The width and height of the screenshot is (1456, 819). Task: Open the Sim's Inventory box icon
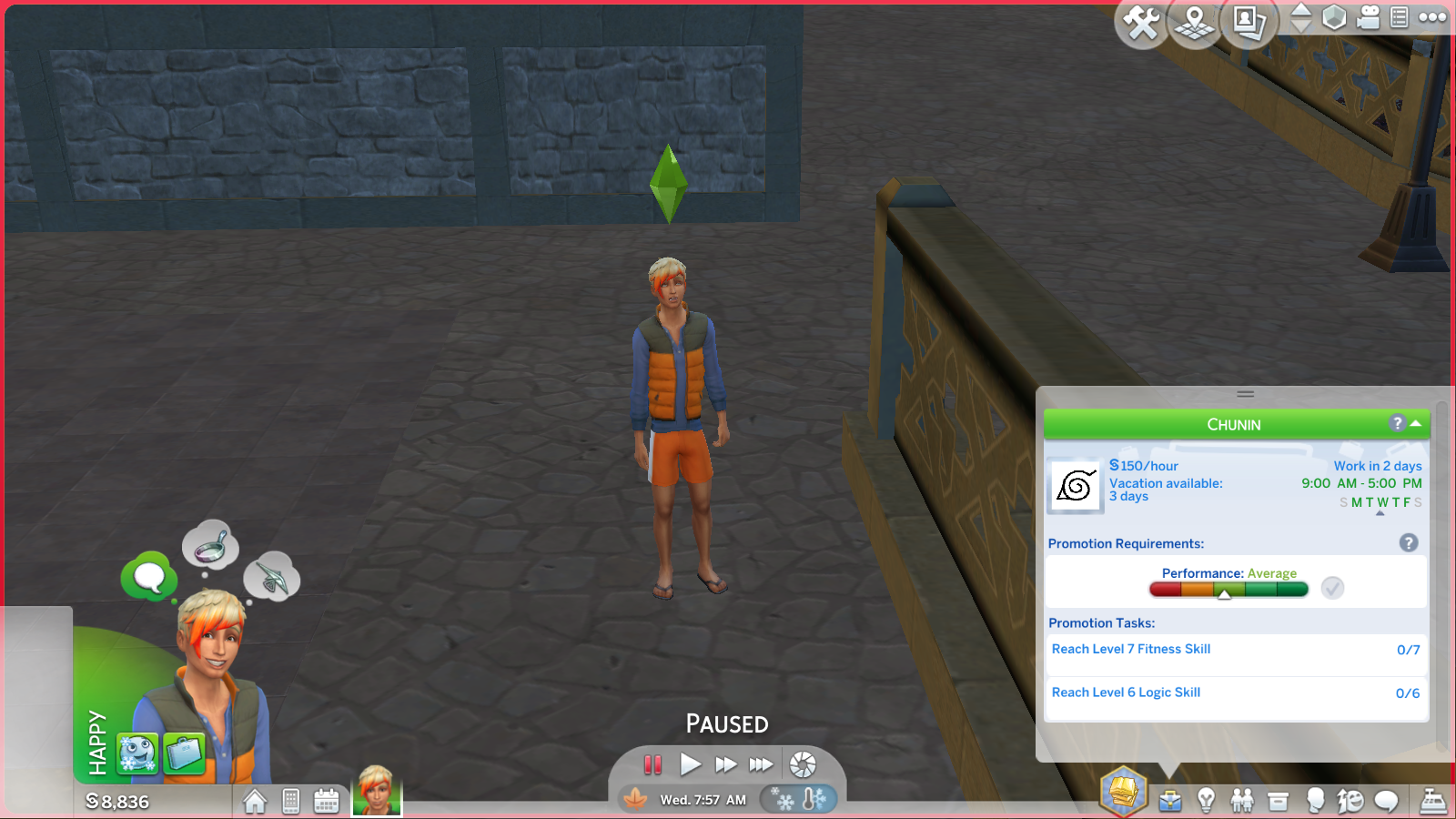[1276, 801]
